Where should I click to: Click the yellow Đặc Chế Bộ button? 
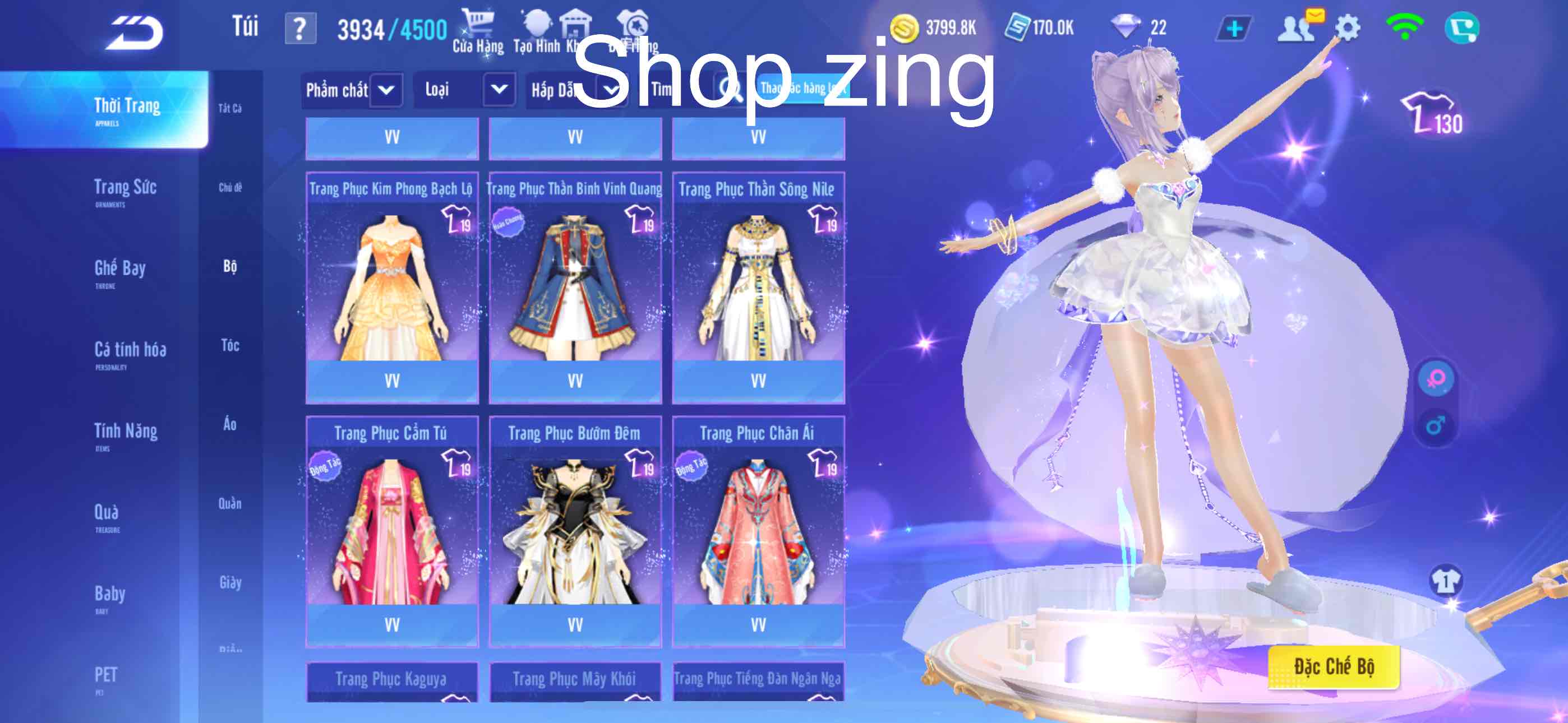[1333, 667]
